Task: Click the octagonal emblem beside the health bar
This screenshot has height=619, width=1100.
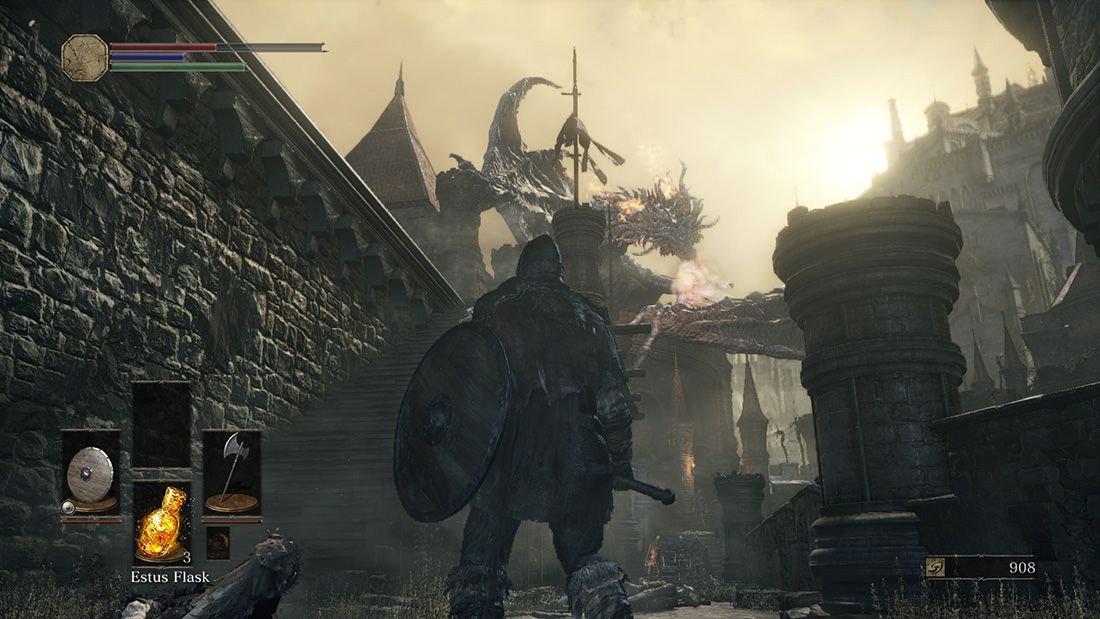Action: click(x=84, y=57)
